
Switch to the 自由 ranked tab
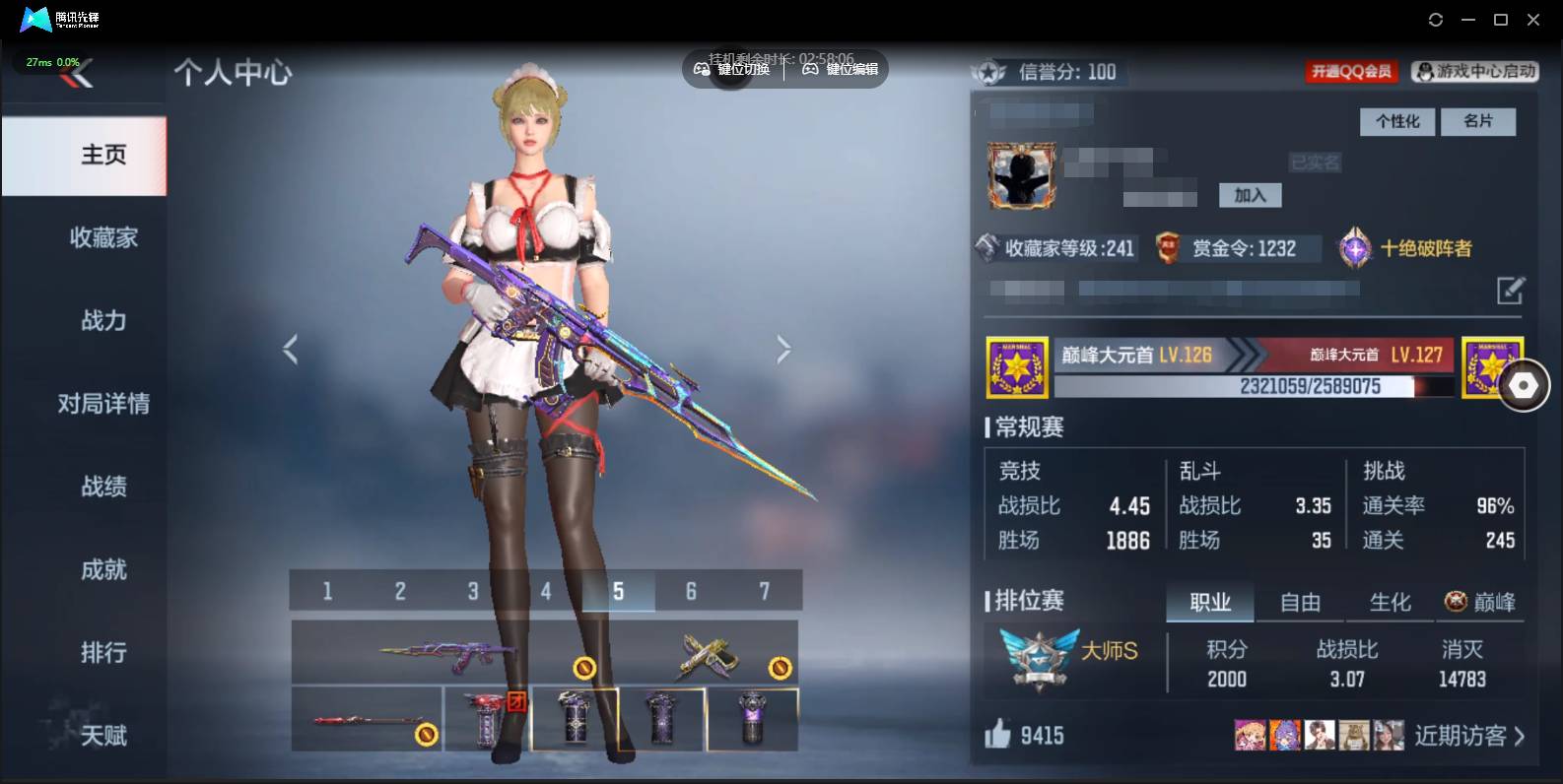pyautogui.click(x=1300, y=602)
